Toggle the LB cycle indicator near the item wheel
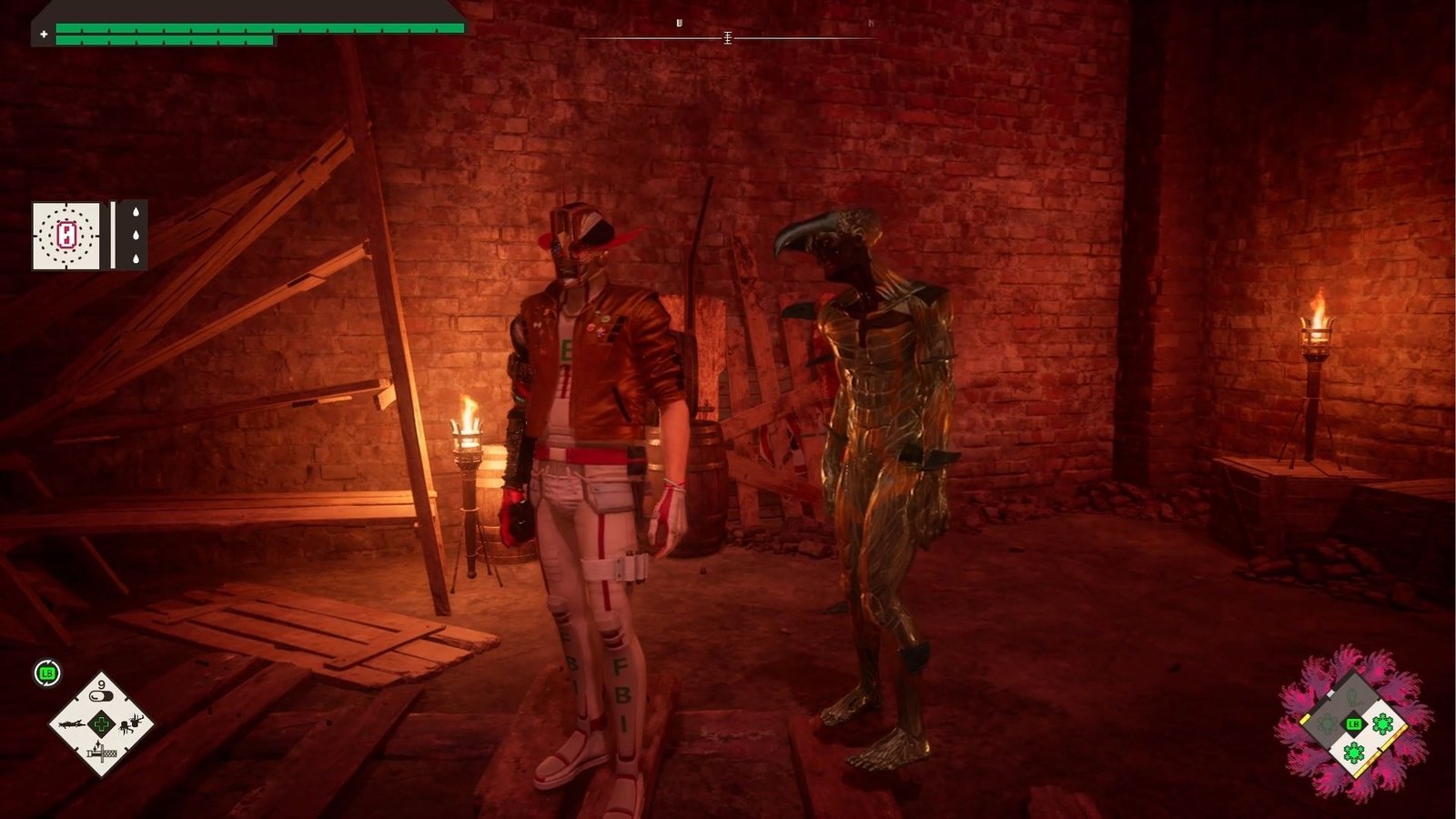1456x819 pixels. pos(46,673)
